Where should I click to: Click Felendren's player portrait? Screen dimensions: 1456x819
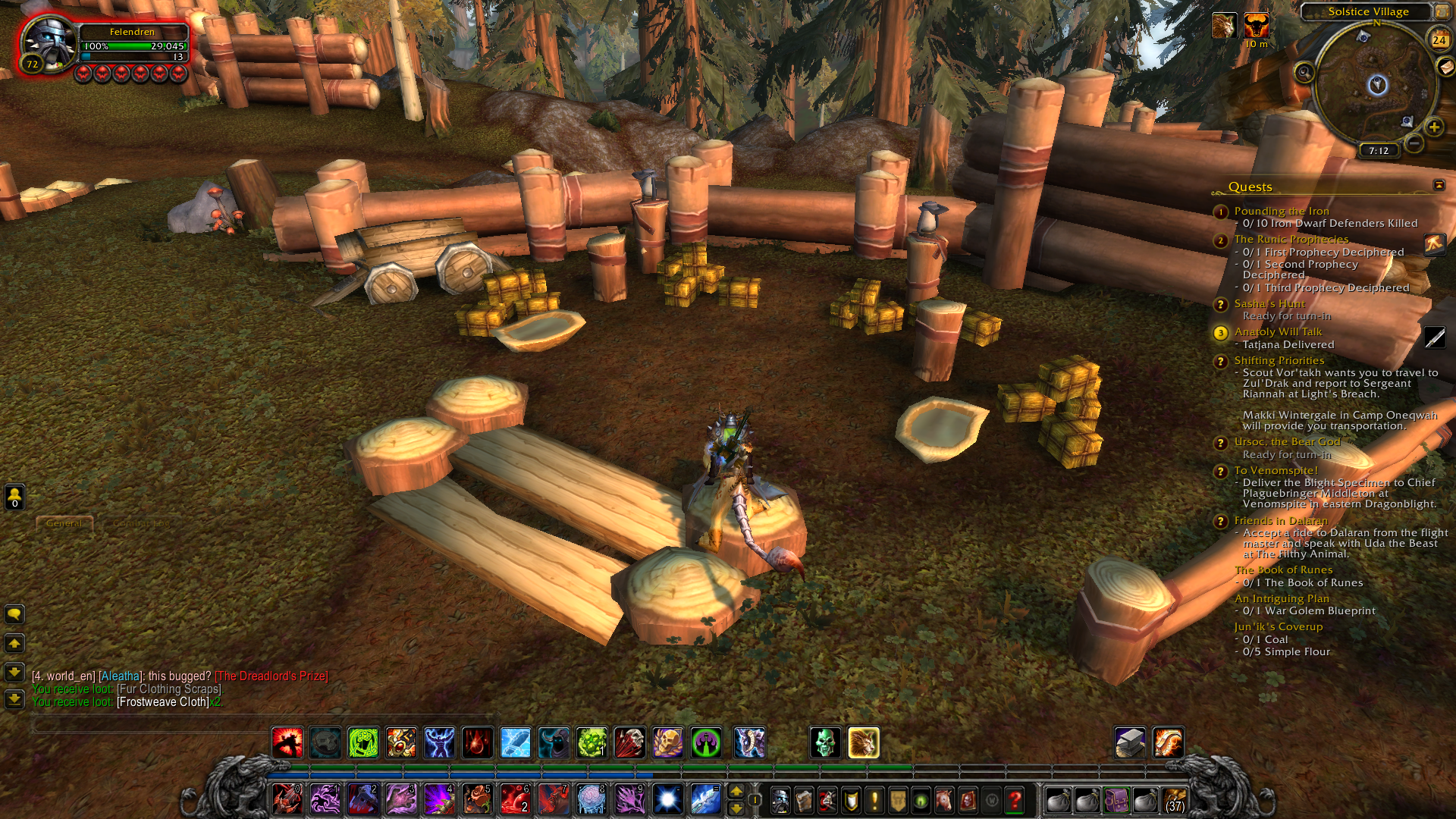tap(48, 42)
